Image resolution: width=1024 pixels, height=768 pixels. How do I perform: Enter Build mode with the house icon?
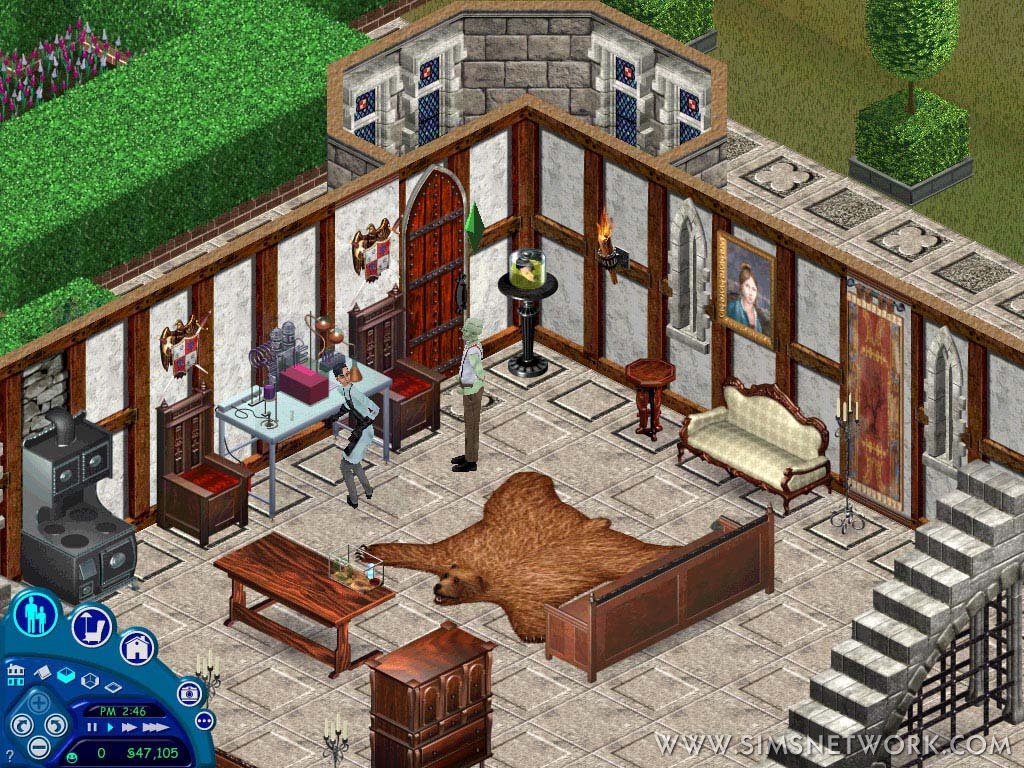tap(138, 648)
